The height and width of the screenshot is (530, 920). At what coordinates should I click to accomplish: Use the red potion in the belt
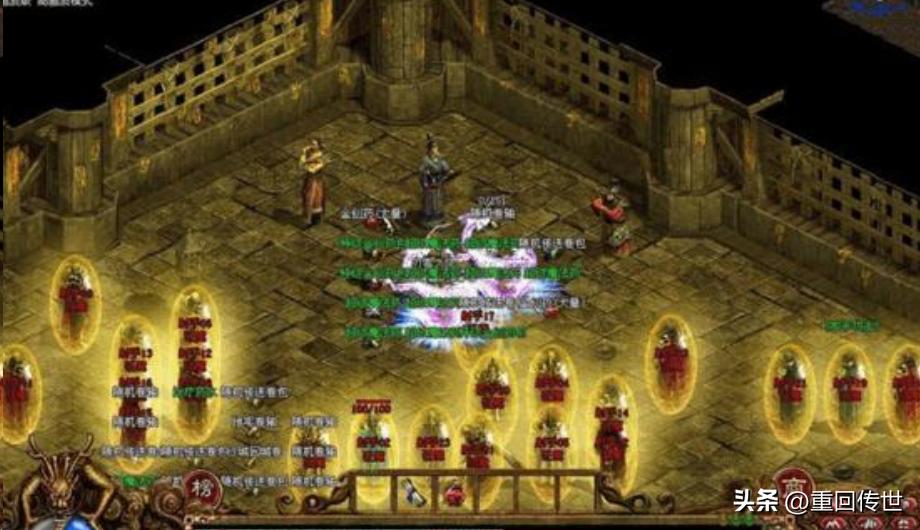coord(453,492)
